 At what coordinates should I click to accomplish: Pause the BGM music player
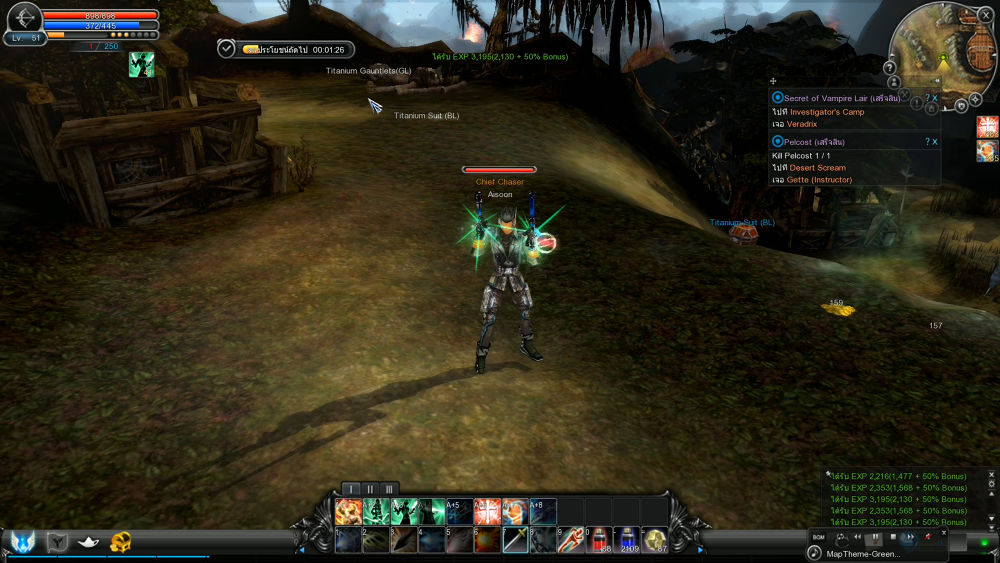875,538
